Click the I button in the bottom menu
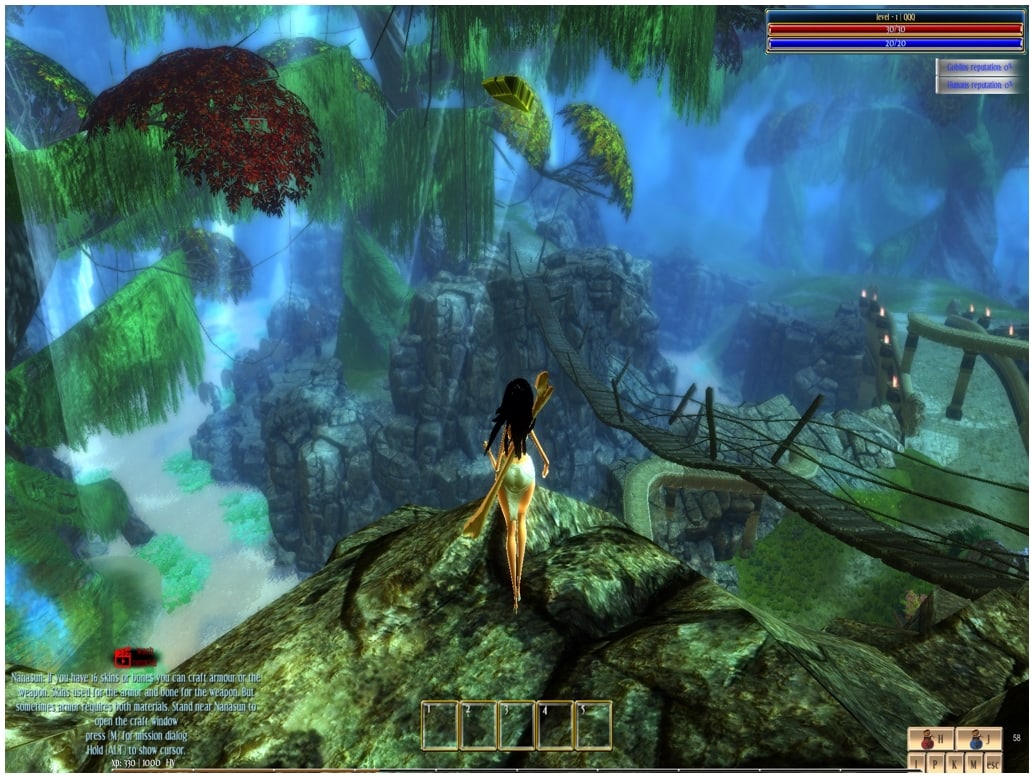This screenshot has width=1034, height=778. (917, 764)
